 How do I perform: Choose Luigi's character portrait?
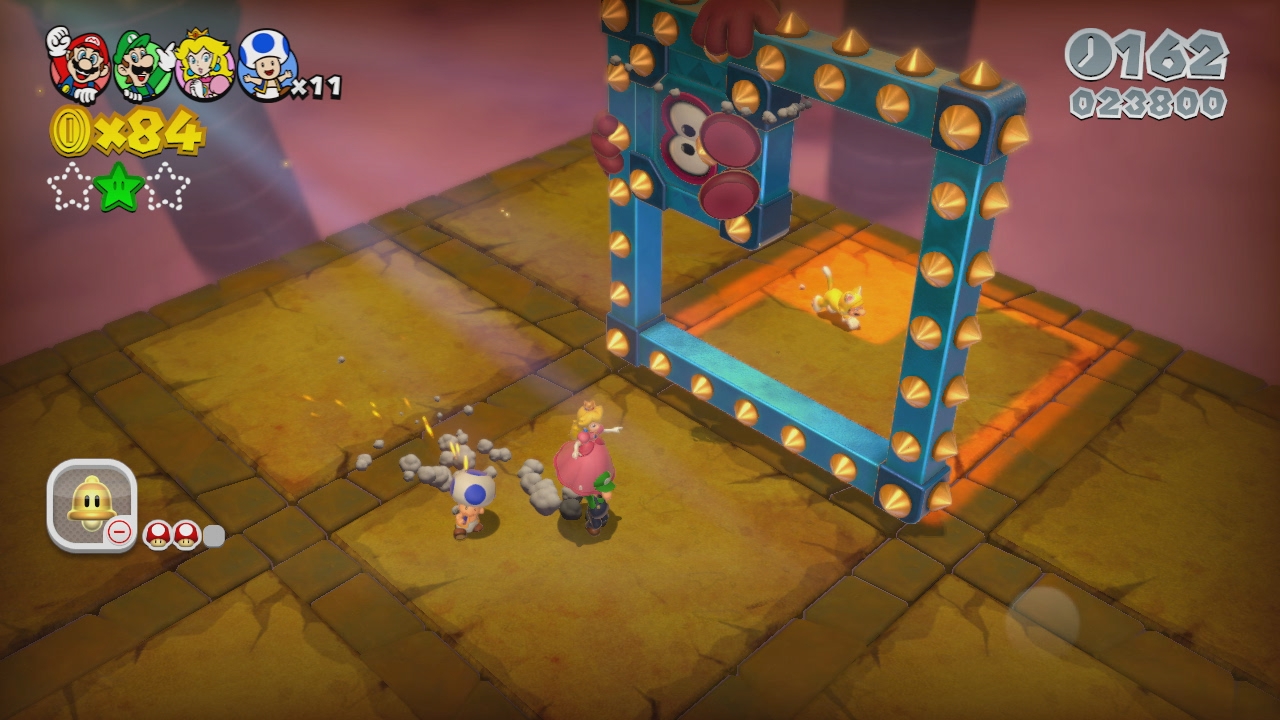tap(141, 65)
